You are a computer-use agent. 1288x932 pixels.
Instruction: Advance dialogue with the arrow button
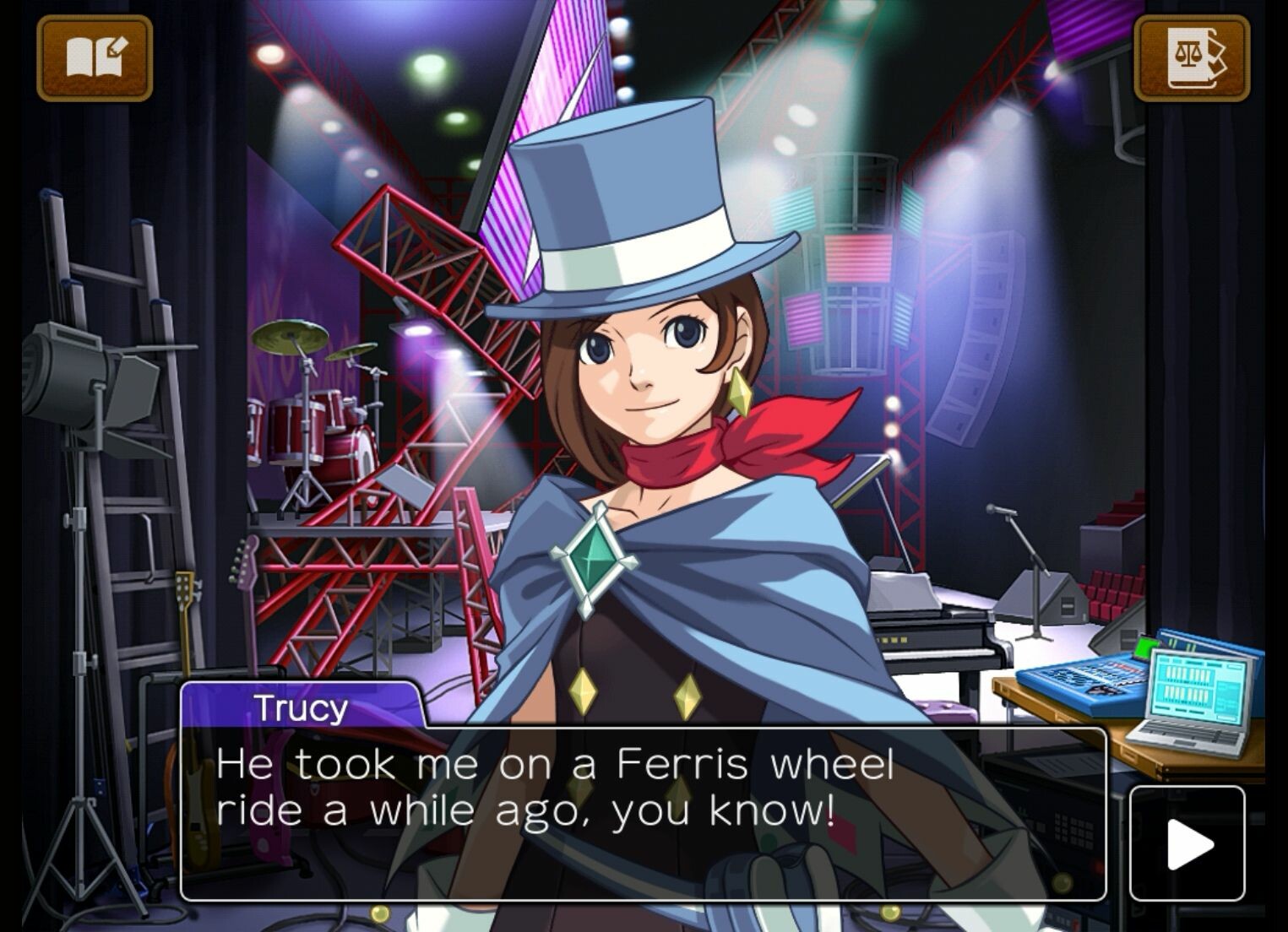coord(1187,843)
